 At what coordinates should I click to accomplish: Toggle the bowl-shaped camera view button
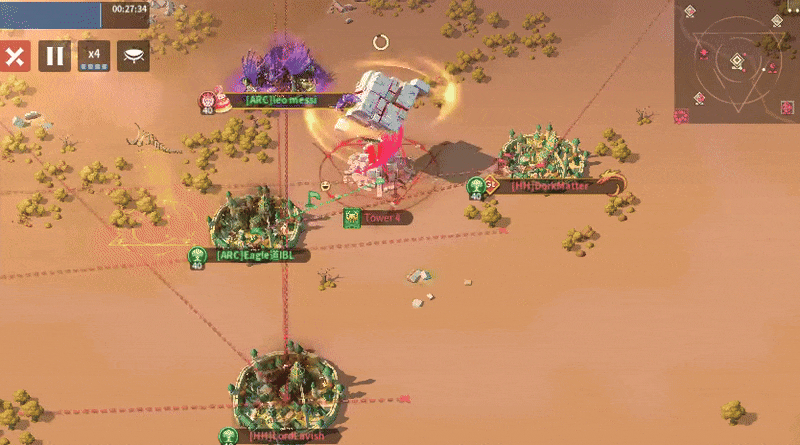pos(133,56)
